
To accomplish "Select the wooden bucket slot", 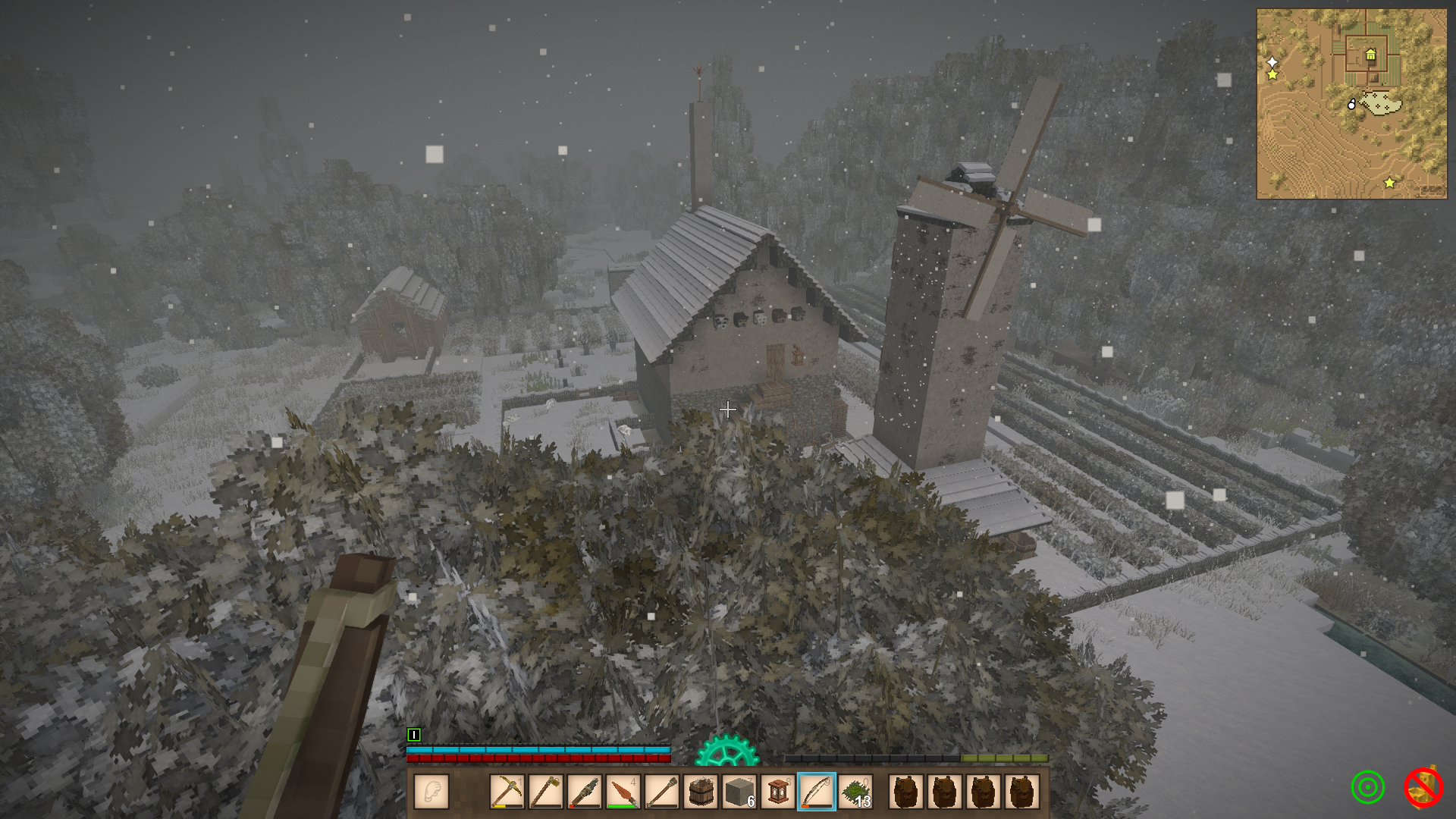I will coord(700,792).
